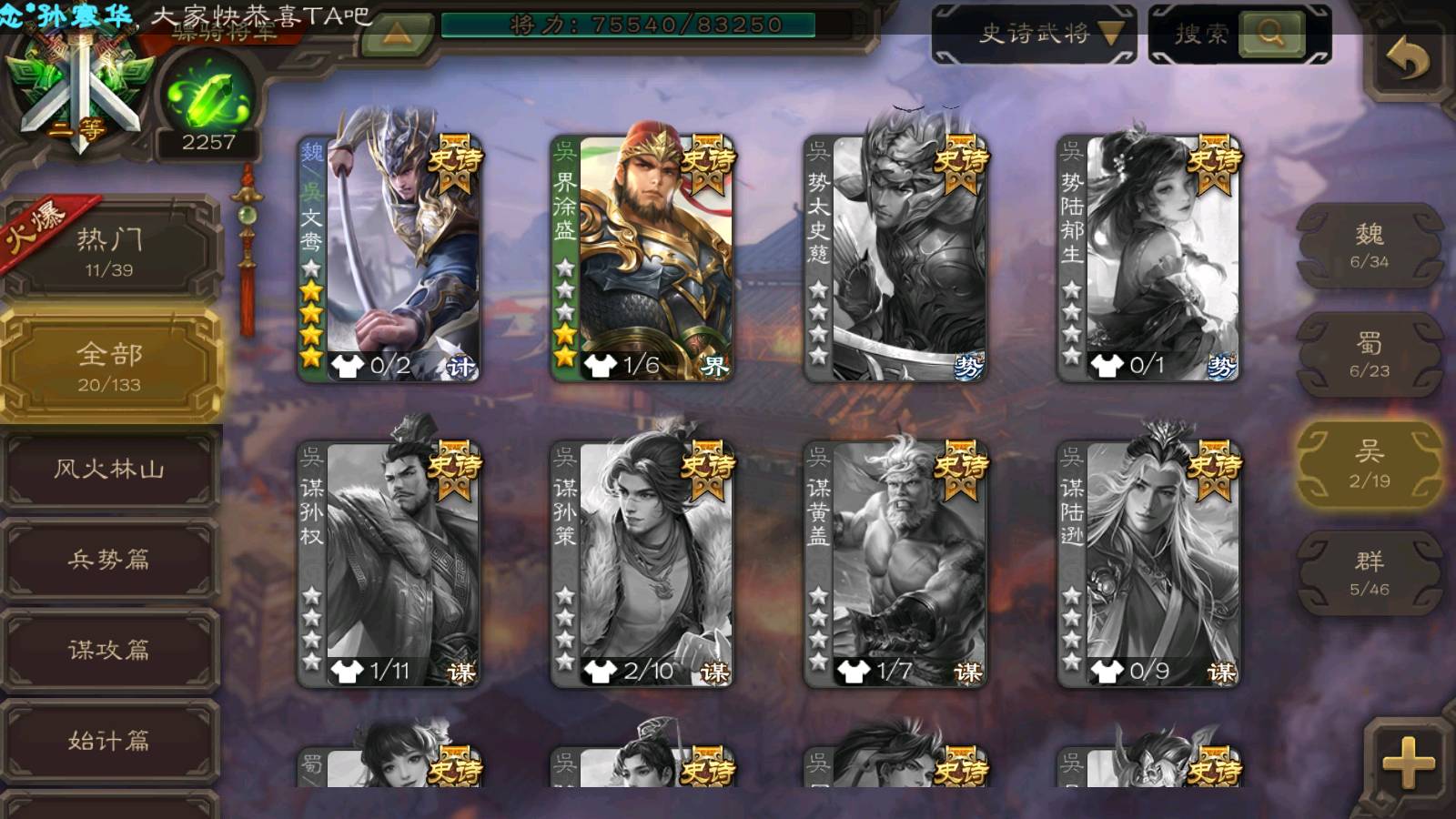The image size is (1456, 819).
Task: Click the golden plus button
Action: tap(1408, 761)
